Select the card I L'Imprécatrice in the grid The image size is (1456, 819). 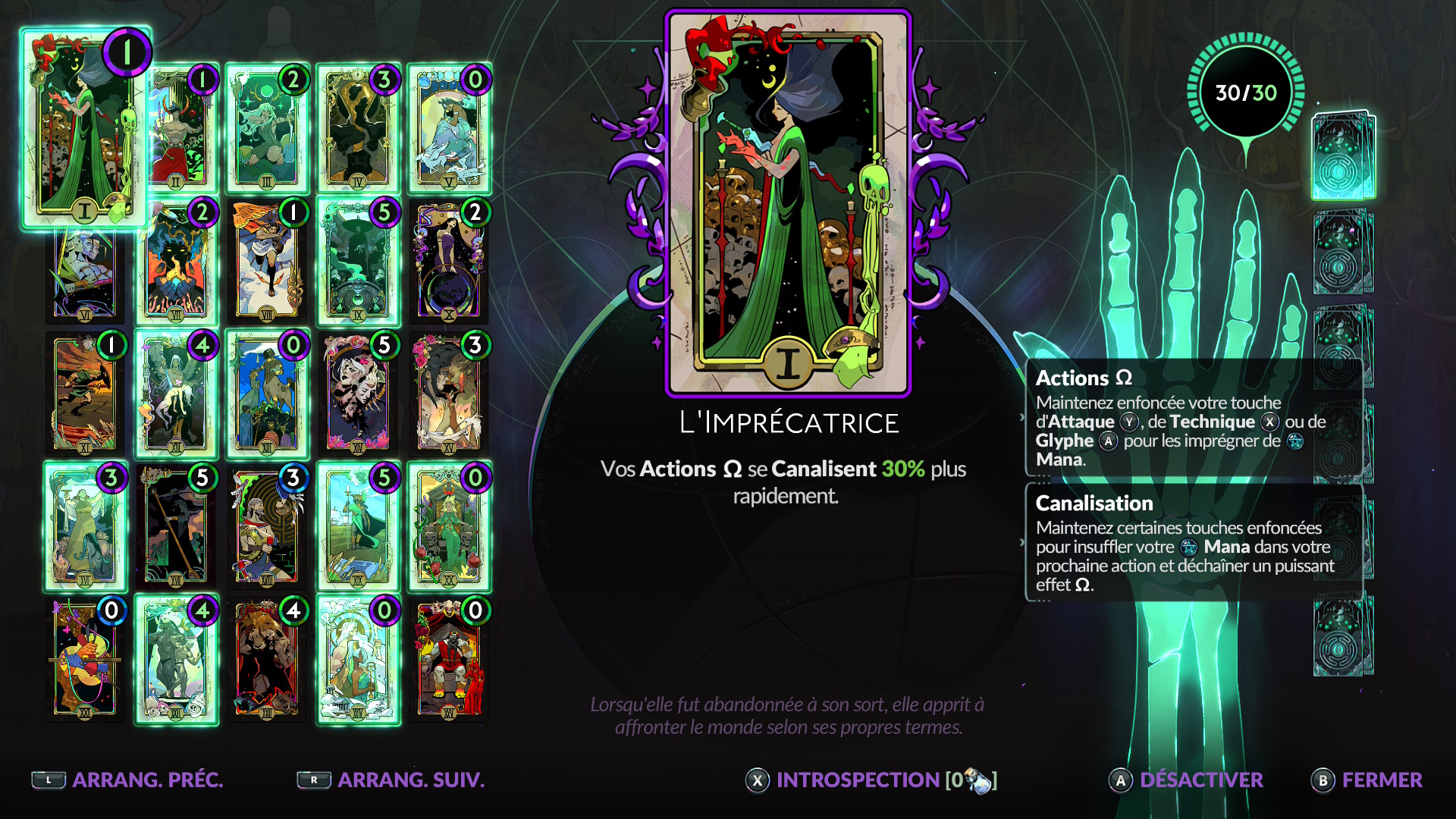coord(84,129)
